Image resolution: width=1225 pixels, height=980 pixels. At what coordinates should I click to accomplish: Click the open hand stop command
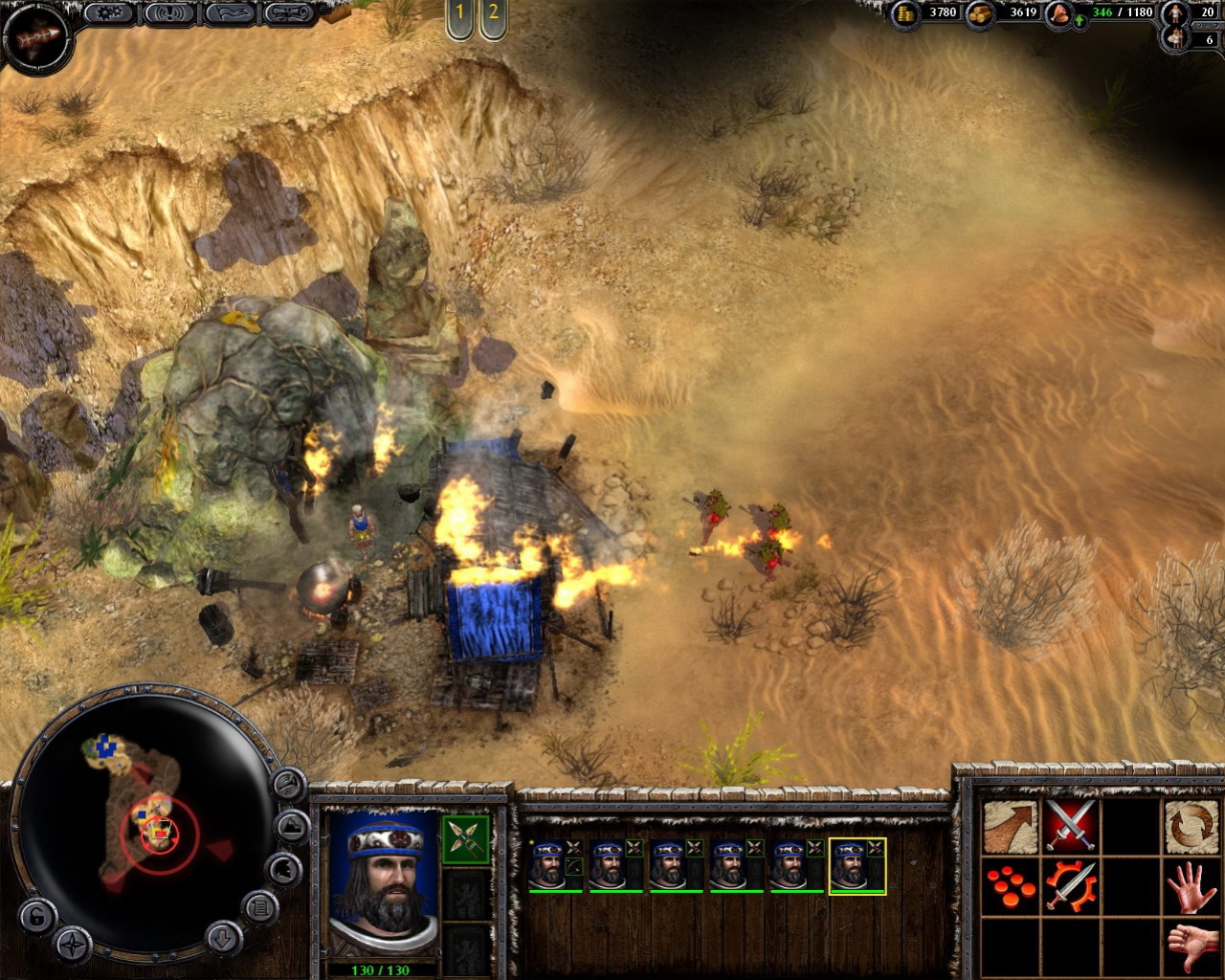[1192, 886]
